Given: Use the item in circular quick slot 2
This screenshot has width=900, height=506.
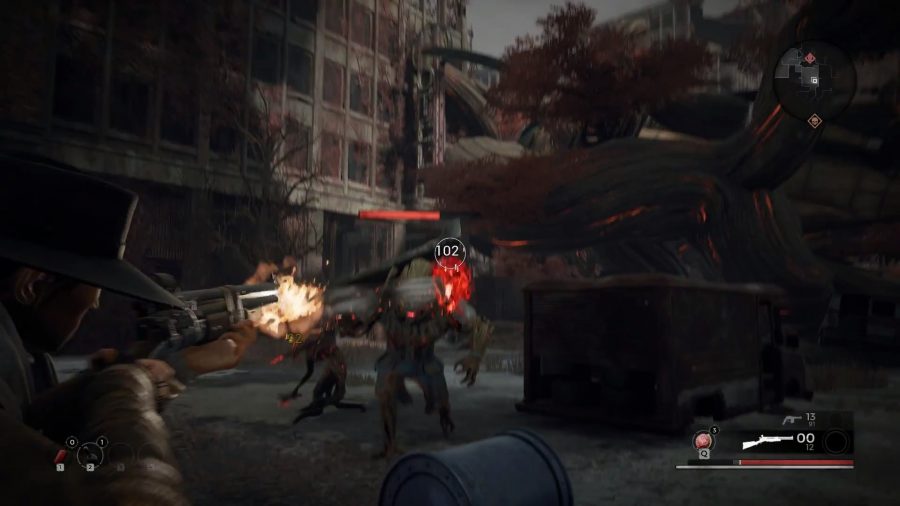Looking at the screenshot, I should coord(90,455).
